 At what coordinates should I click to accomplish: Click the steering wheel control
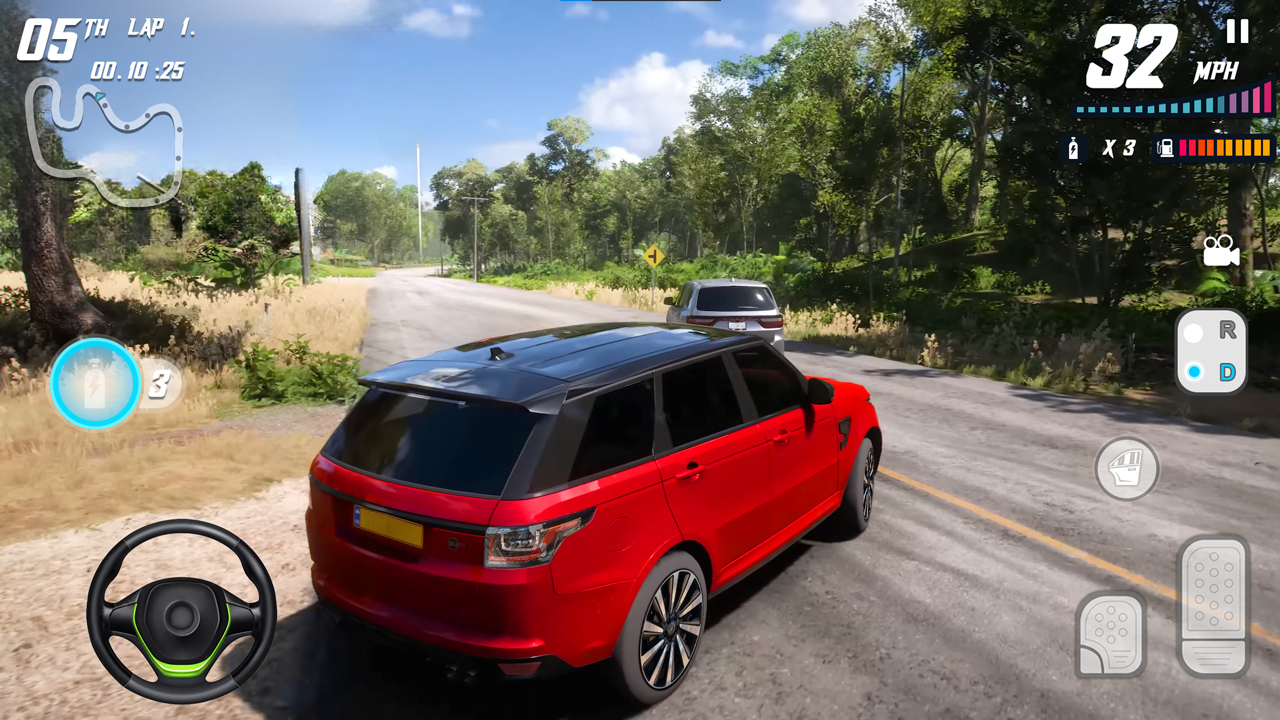pos(181,611)
